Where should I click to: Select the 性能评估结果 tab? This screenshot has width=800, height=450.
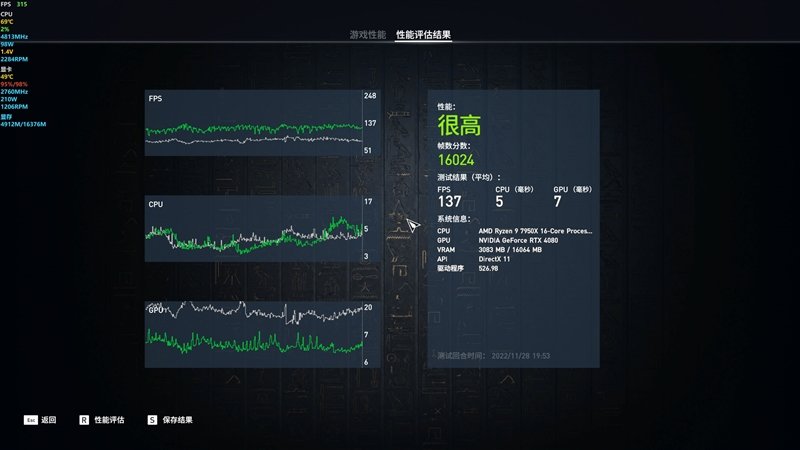pos(423,35)
